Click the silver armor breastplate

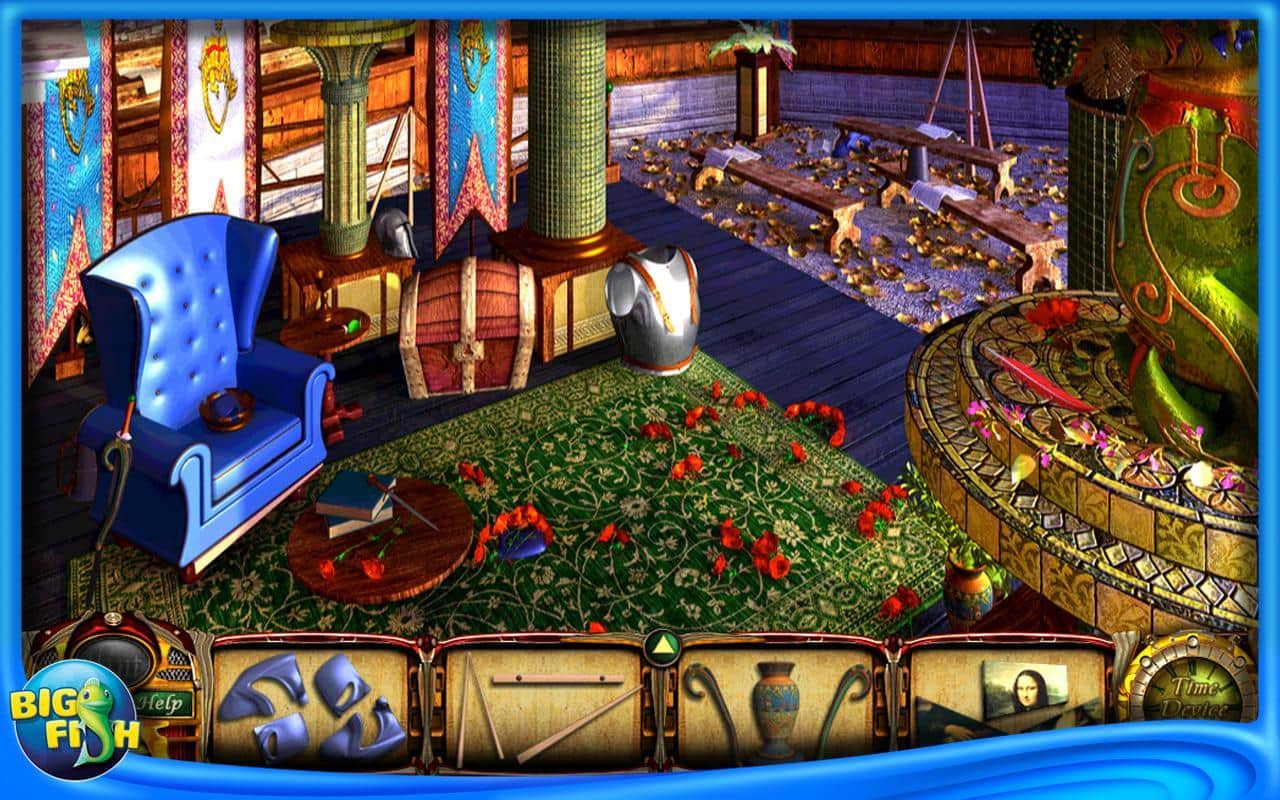point(655,310)
